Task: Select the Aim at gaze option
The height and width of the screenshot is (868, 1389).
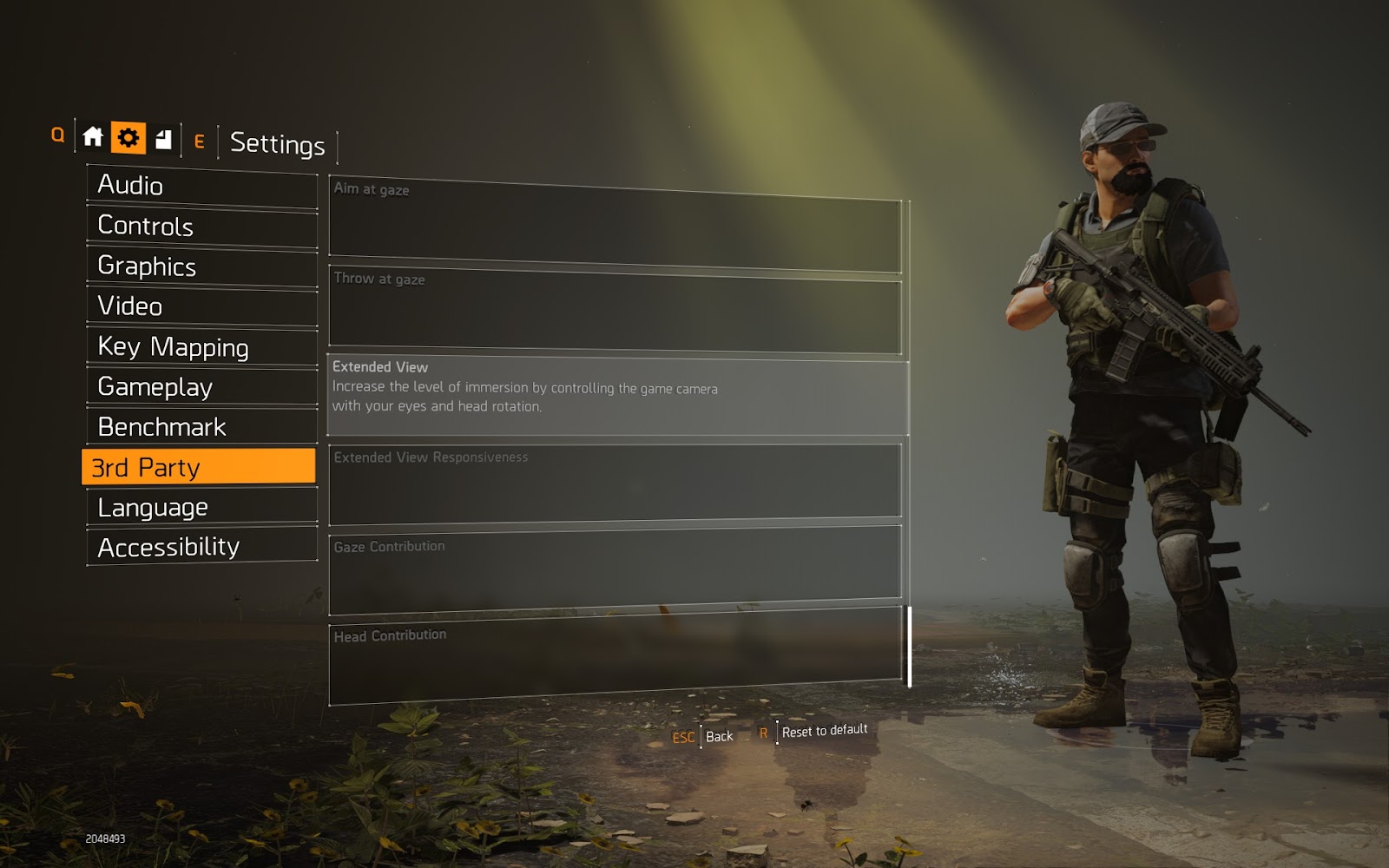Action: tap(615, 224)
